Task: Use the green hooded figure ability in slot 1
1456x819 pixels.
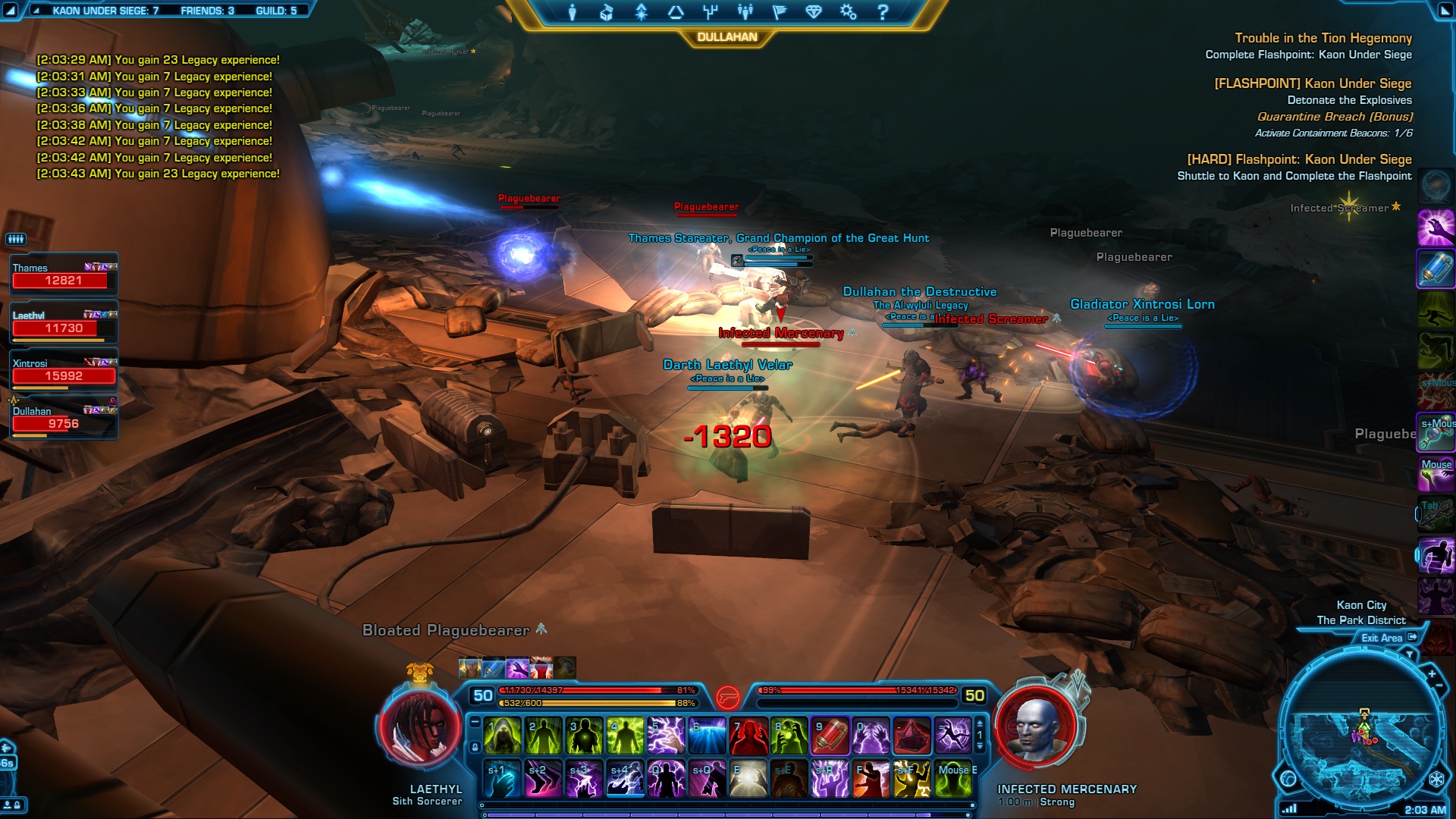Action: [503, 736]
